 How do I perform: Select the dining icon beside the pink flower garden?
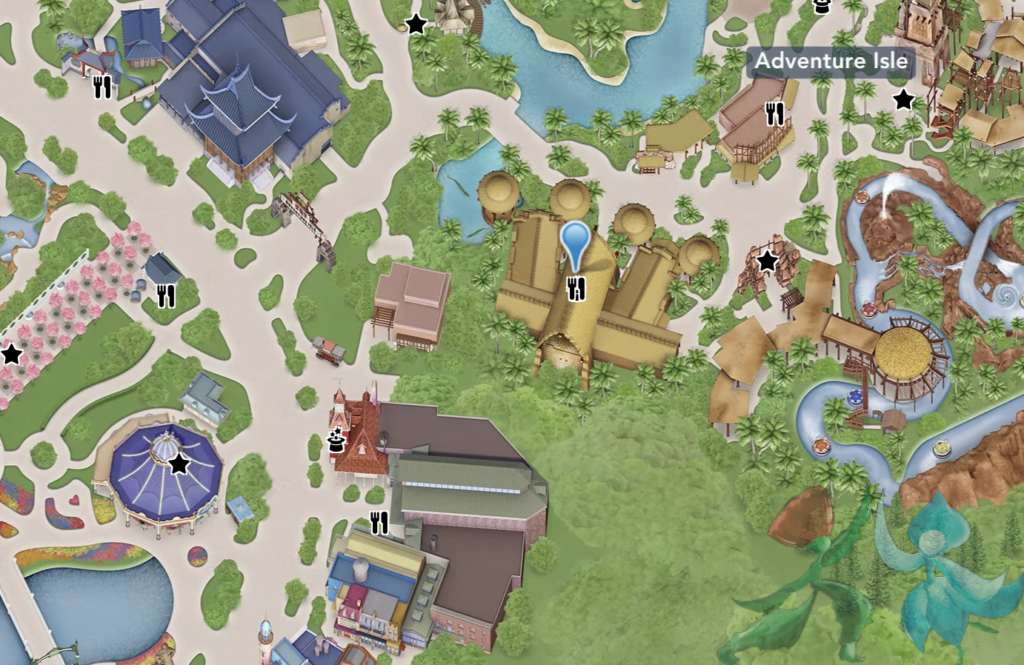166,295
